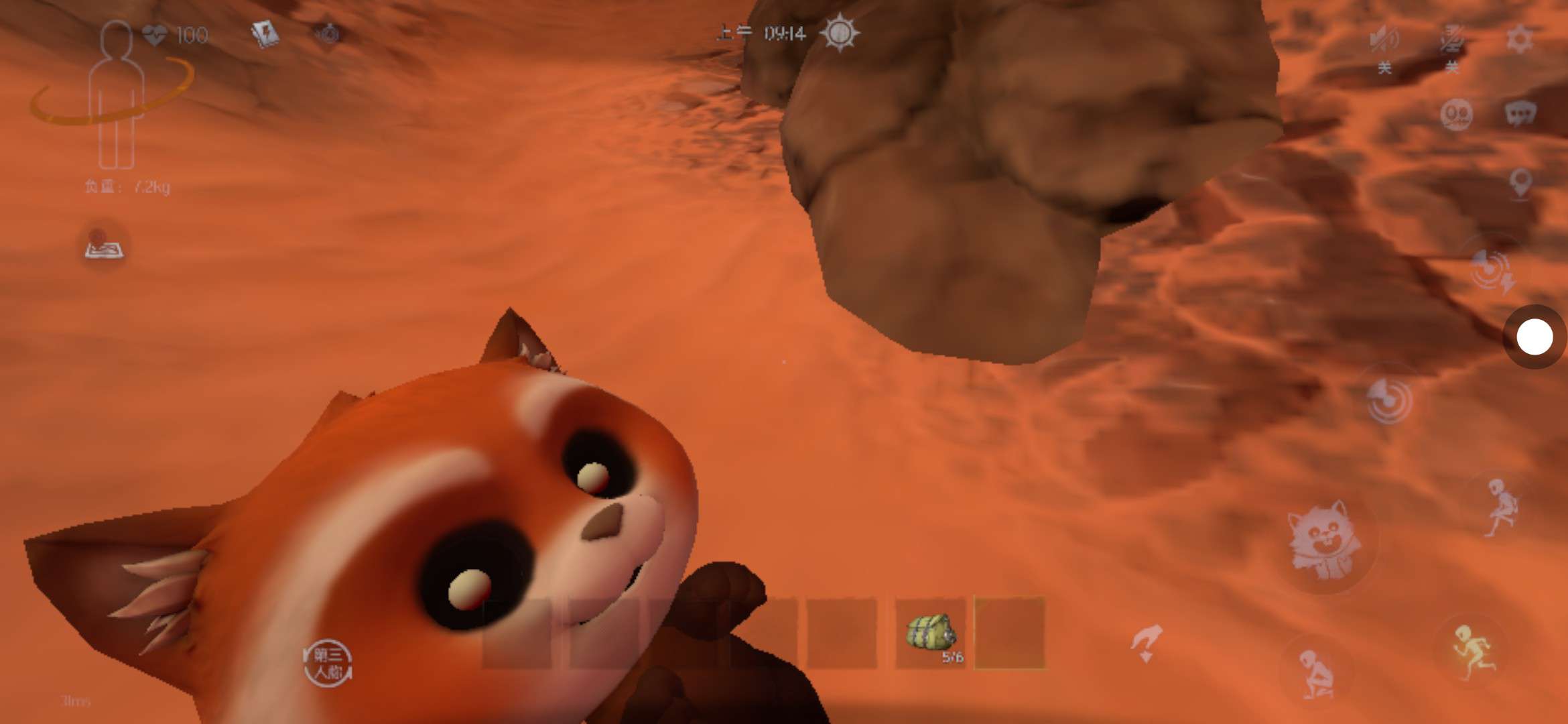Tap the stopwatch icon beside the notebook
The height and width of the screenshot is (724, 1568).
pyautogui.click(x=328, y=34)
